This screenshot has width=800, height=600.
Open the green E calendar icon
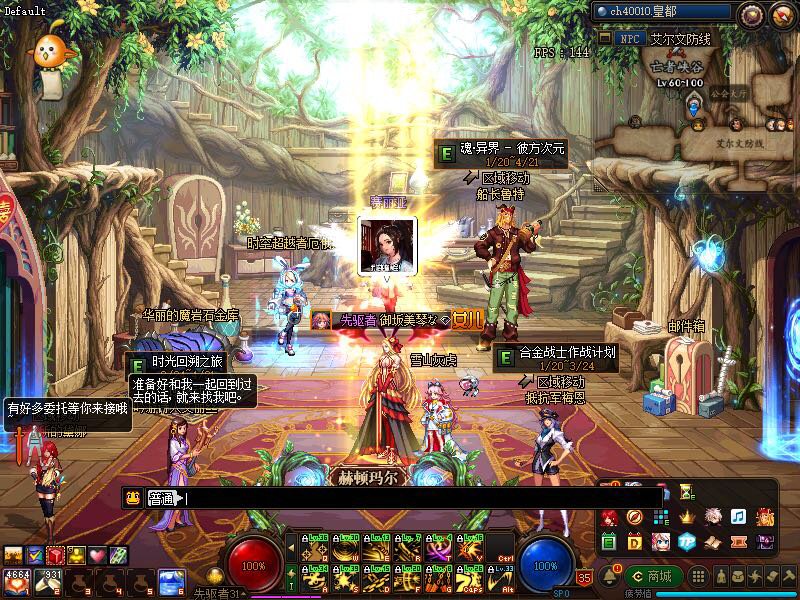(x=609, y=541)
